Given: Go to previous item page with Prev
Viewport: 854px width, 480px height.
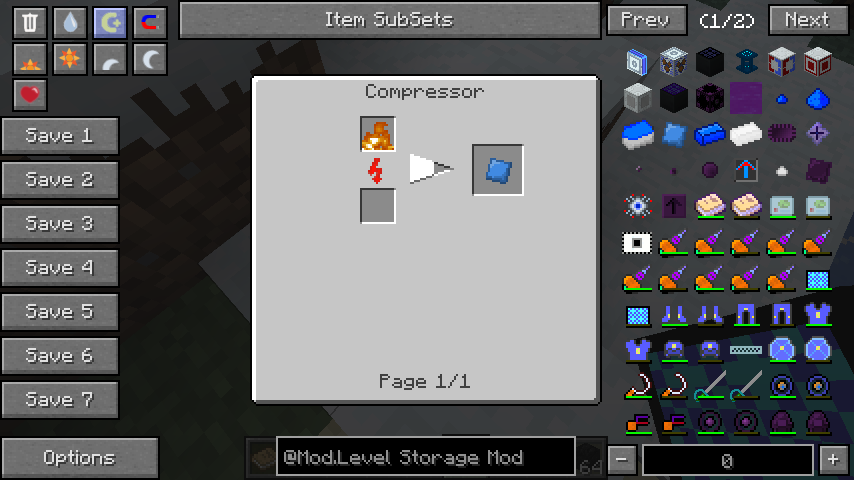Looking at the screenshot, I should click(x=646, y=20).
